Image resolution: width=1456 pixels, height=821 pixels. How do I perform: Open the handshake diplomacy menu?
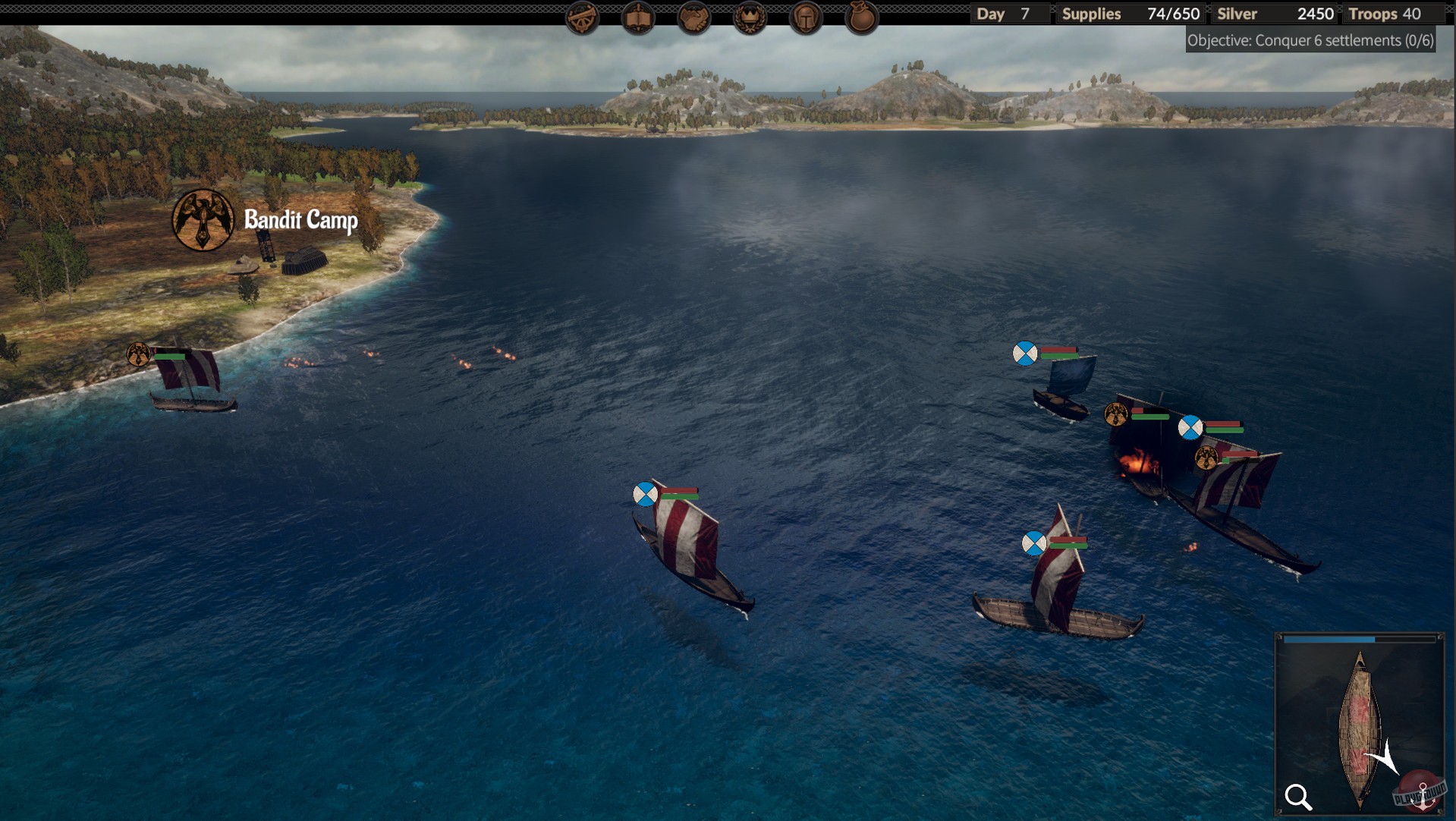pos(693,17)
